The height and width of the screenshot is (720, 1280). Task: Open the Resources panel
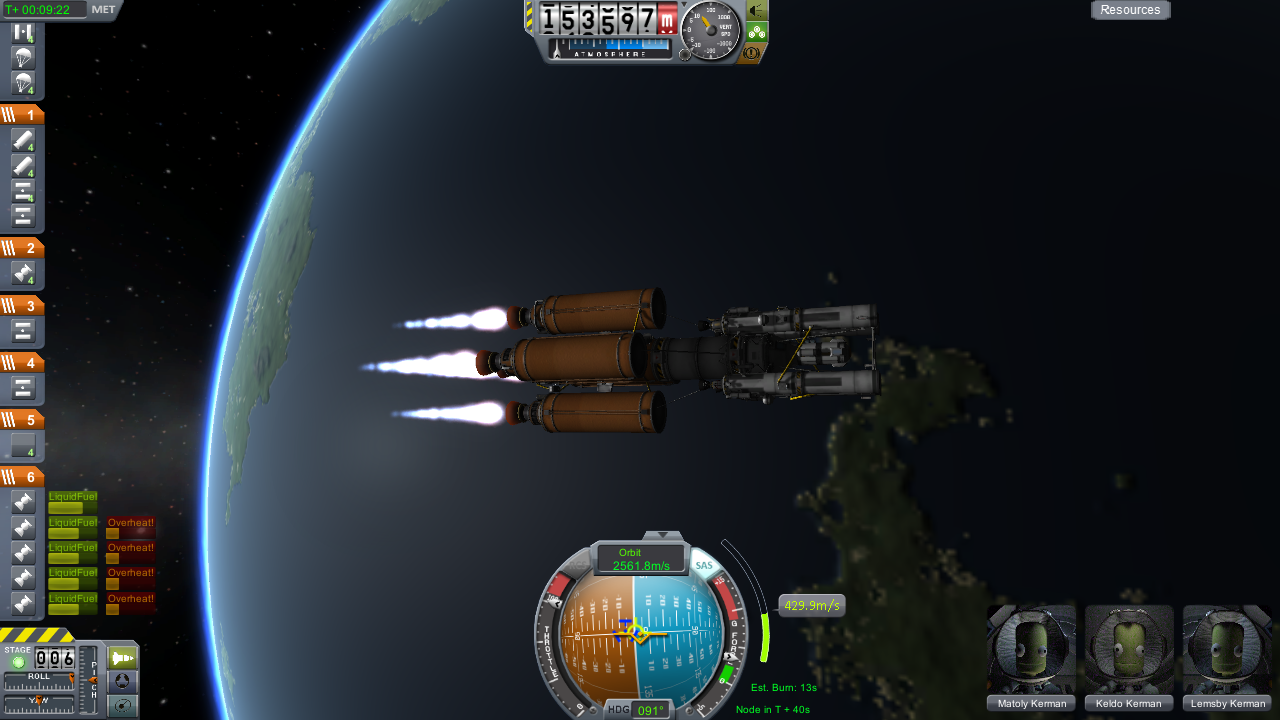(x=1130, y=10)
